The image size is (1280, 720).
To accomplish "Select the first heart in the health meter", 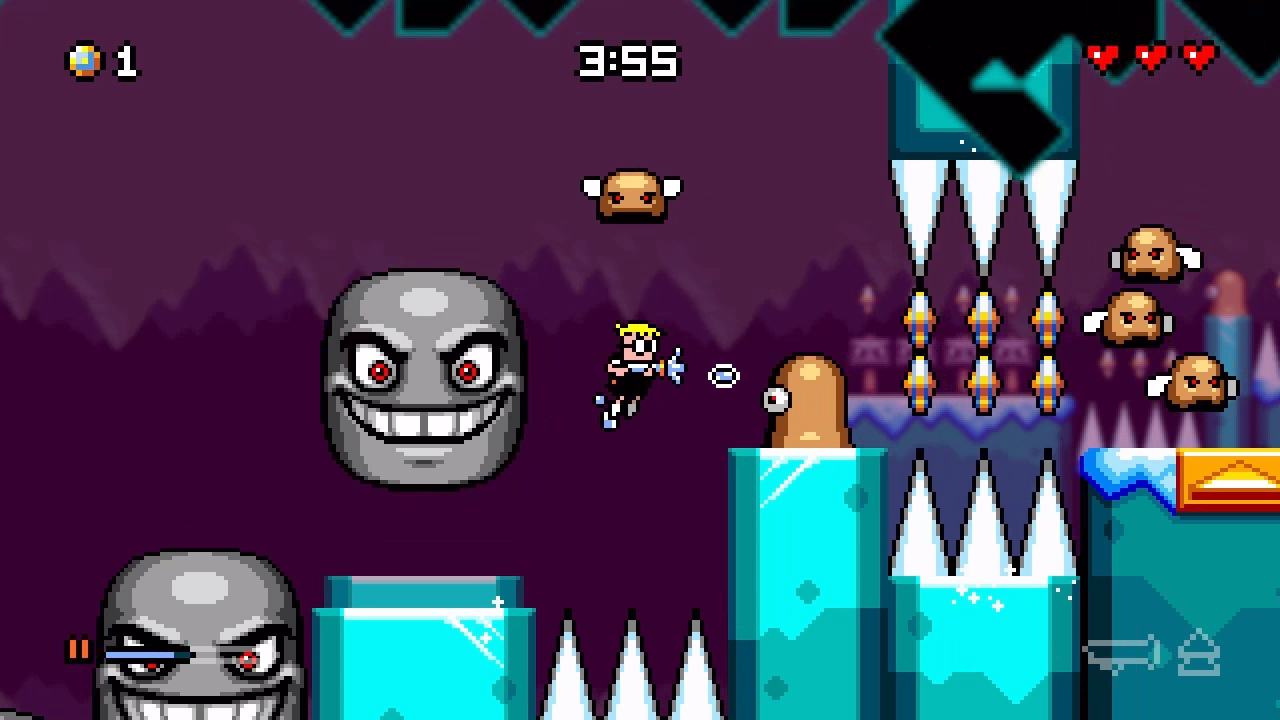I will click(x=1105, y=57).
